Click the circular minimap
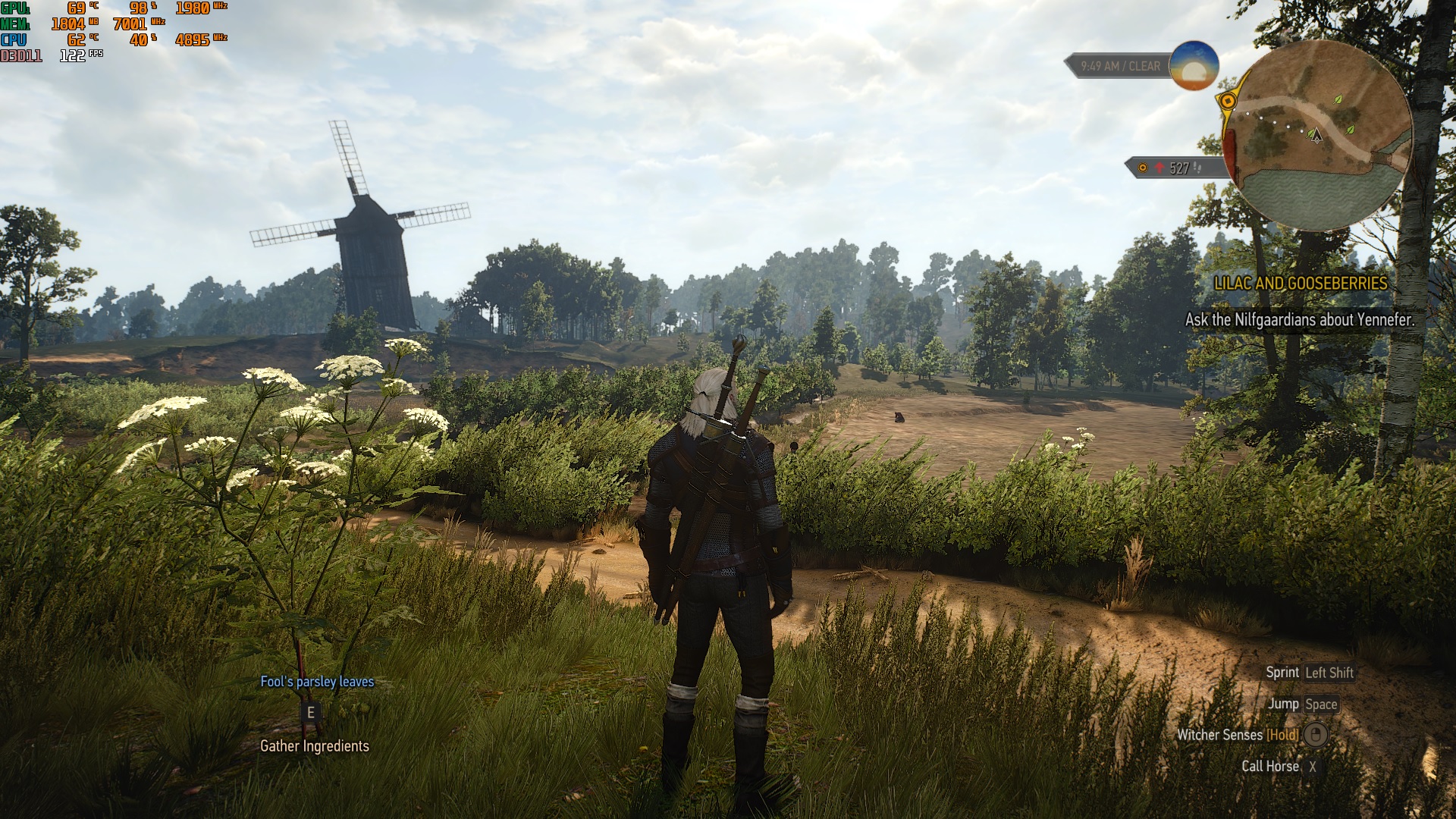 pos(1319,136)
